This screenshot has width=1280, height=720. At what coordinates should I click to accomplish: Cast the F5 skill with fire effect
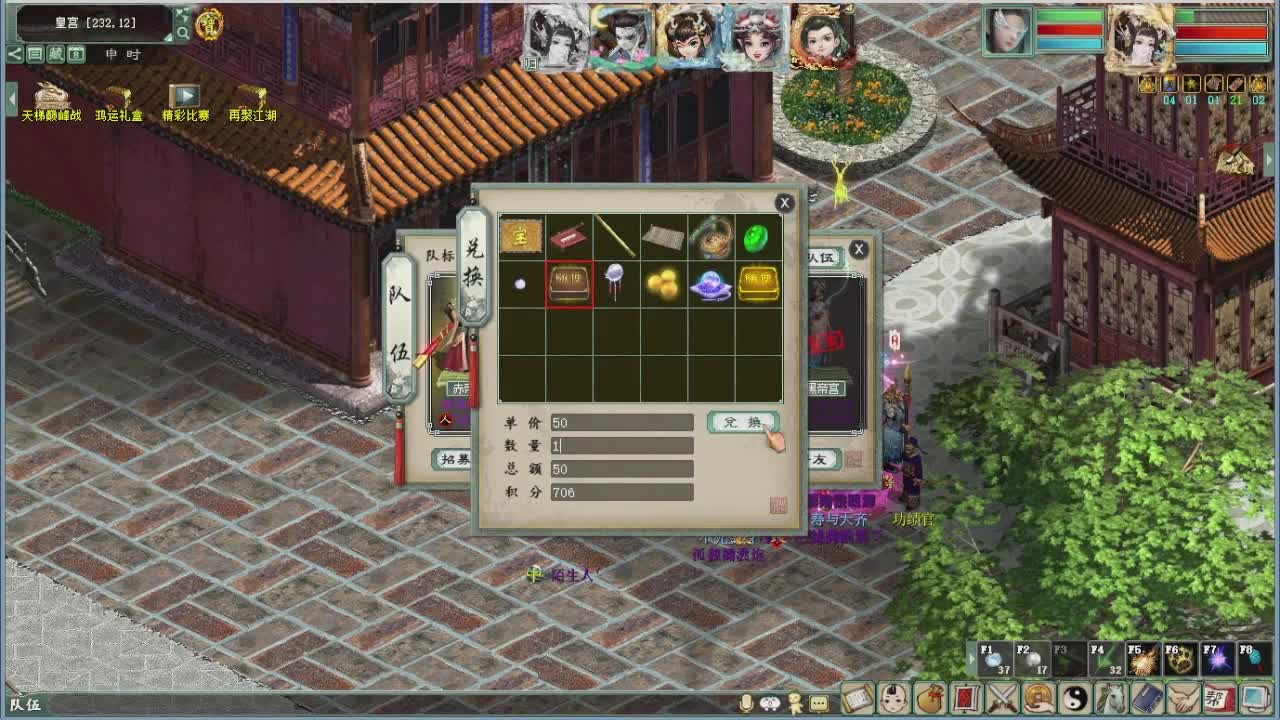click(x=1142, y=660)
